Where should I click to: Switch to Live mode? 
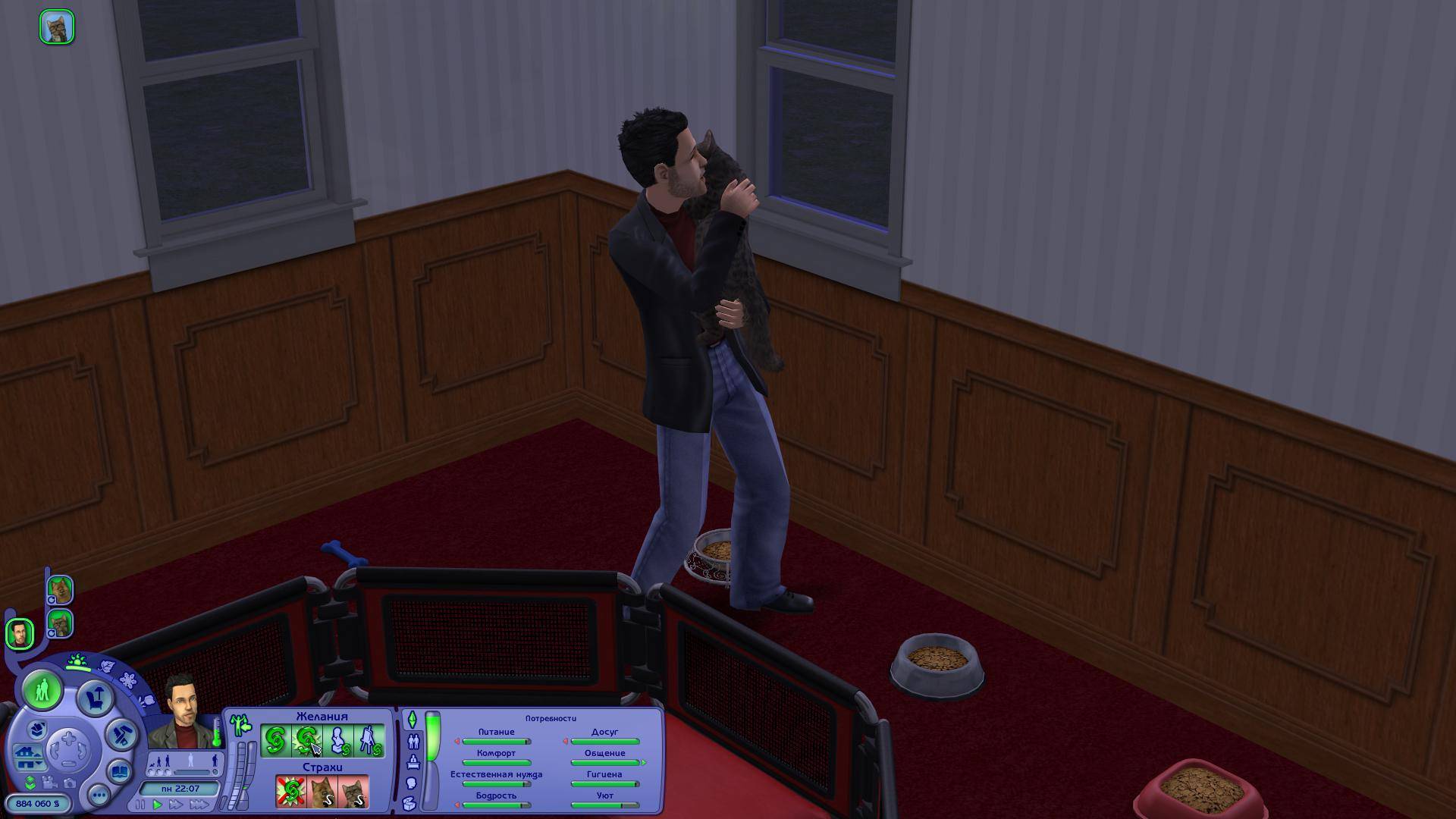click(42, 690)
